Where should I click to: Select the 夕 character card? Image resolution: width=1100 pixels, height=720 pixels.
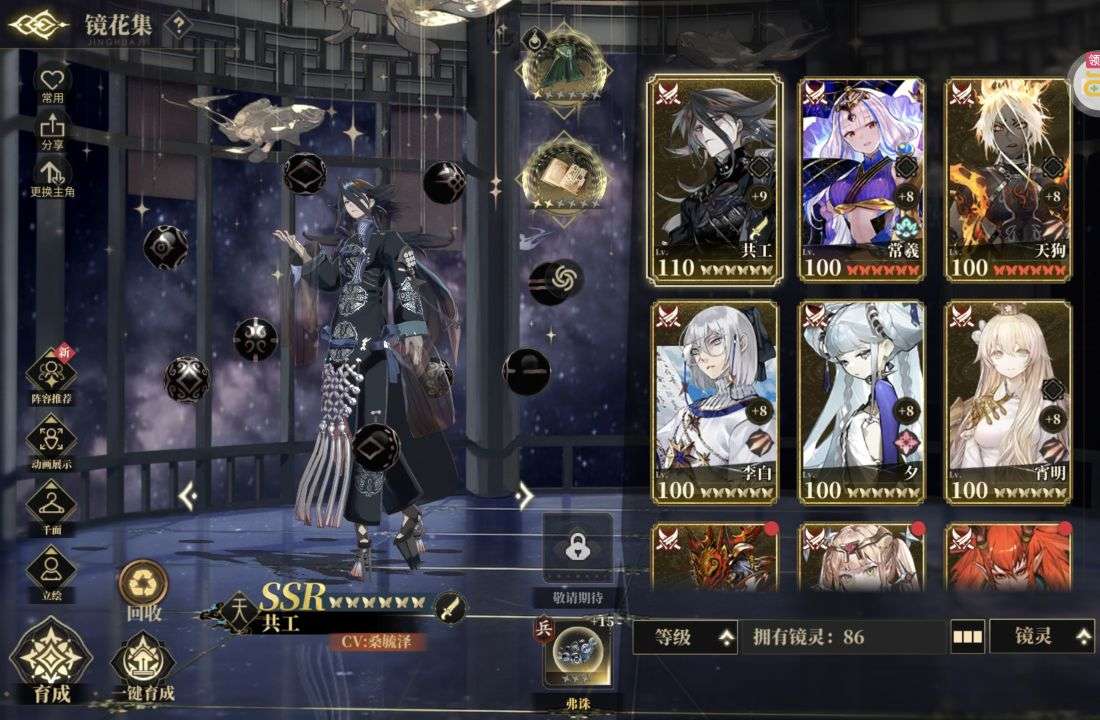[861, 402]
